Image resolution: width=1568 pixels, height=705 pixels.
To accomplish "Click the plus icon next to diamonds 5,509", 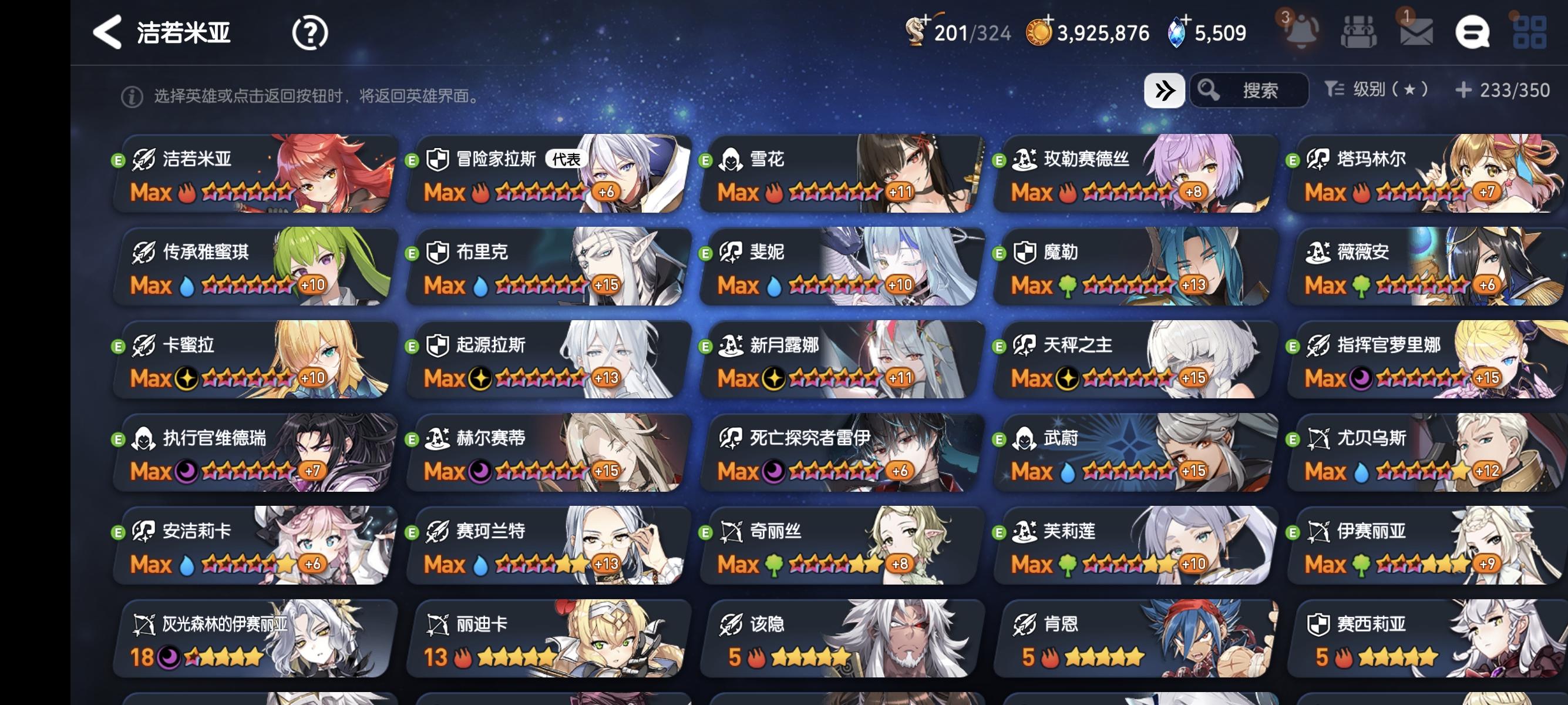I will (1187, 20).
